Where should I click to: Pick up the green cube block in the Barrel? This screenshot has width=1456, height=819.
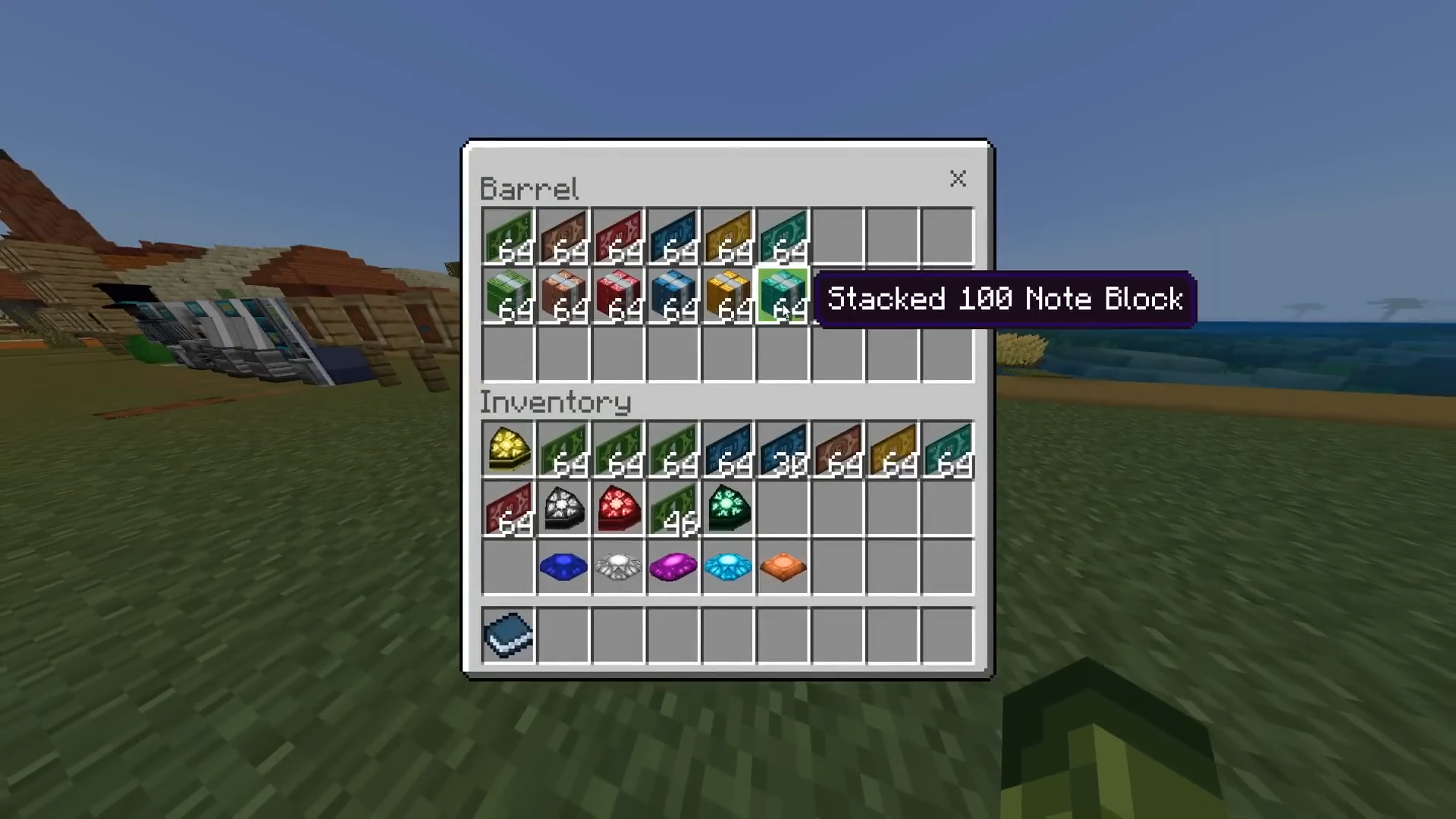click(x=508, y=294)
